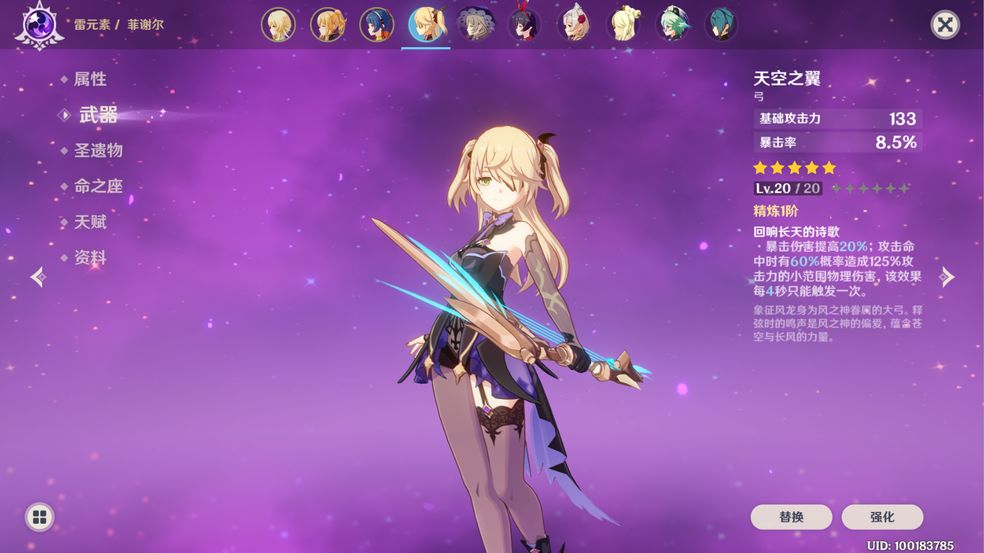
Task: Choose green-haired Sucrose's portrait
Action: (672, 24)
